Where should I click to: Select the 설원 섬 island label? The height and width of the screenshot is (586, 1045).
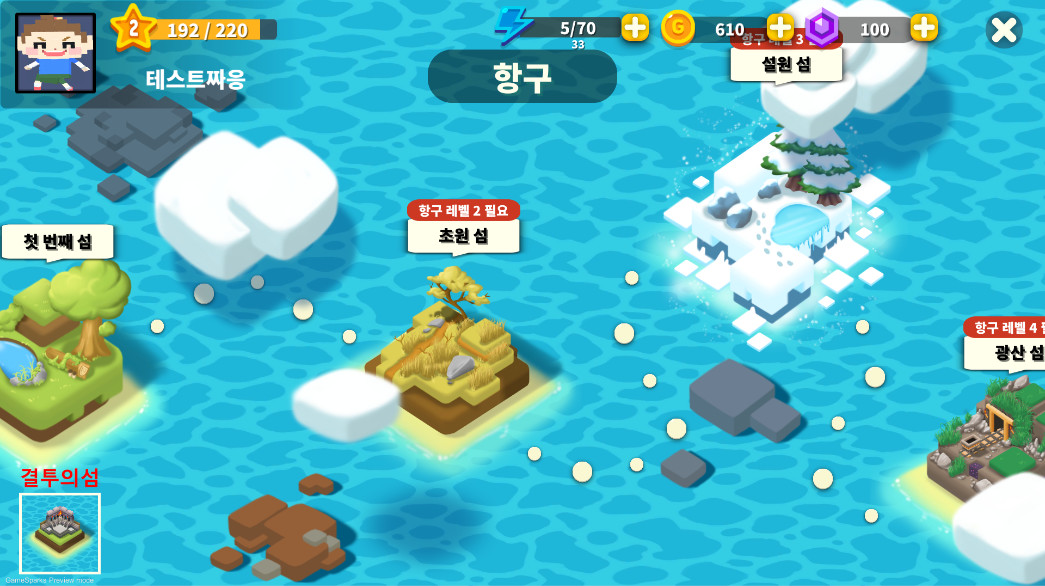click(786, 64)
